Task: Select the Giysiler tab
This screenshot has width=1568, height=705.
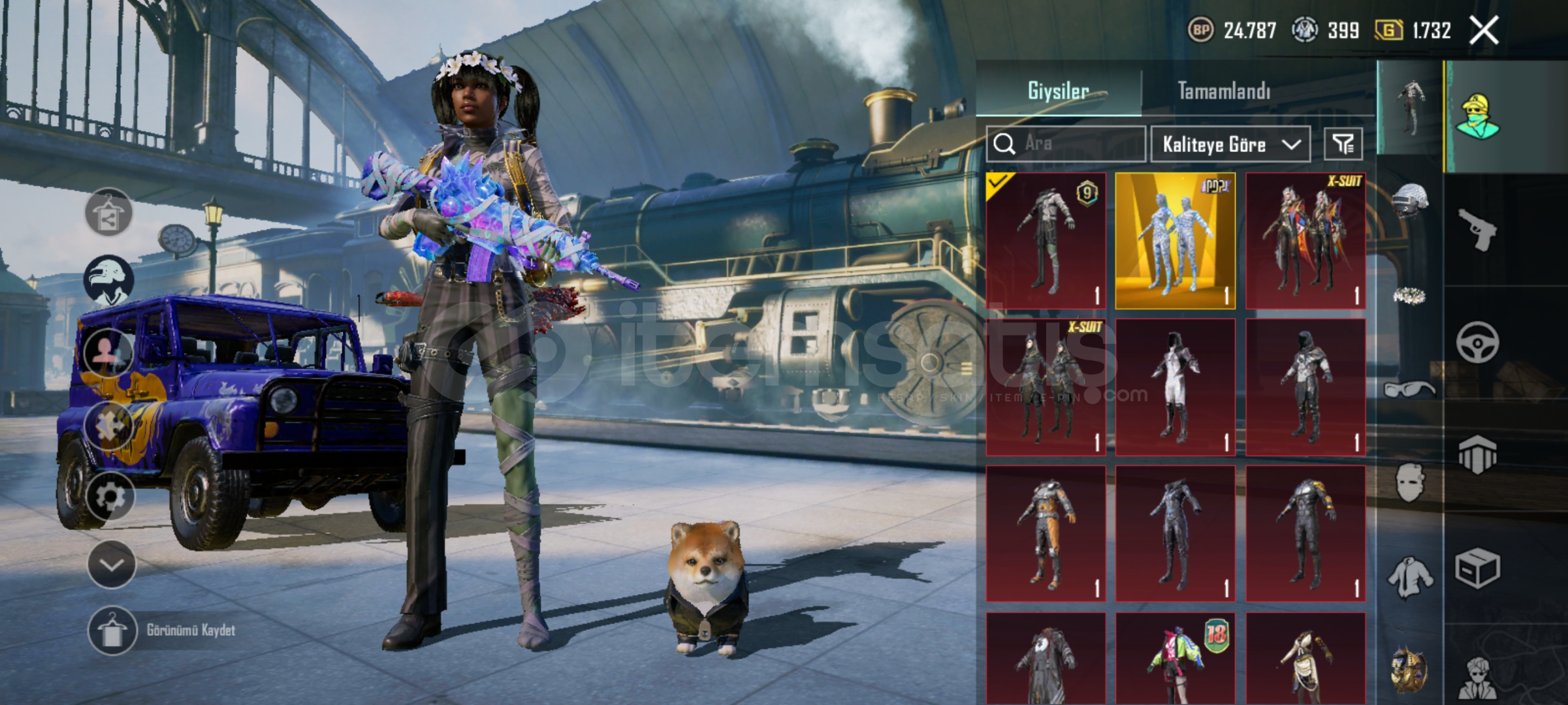Action: coord(1058,91)
